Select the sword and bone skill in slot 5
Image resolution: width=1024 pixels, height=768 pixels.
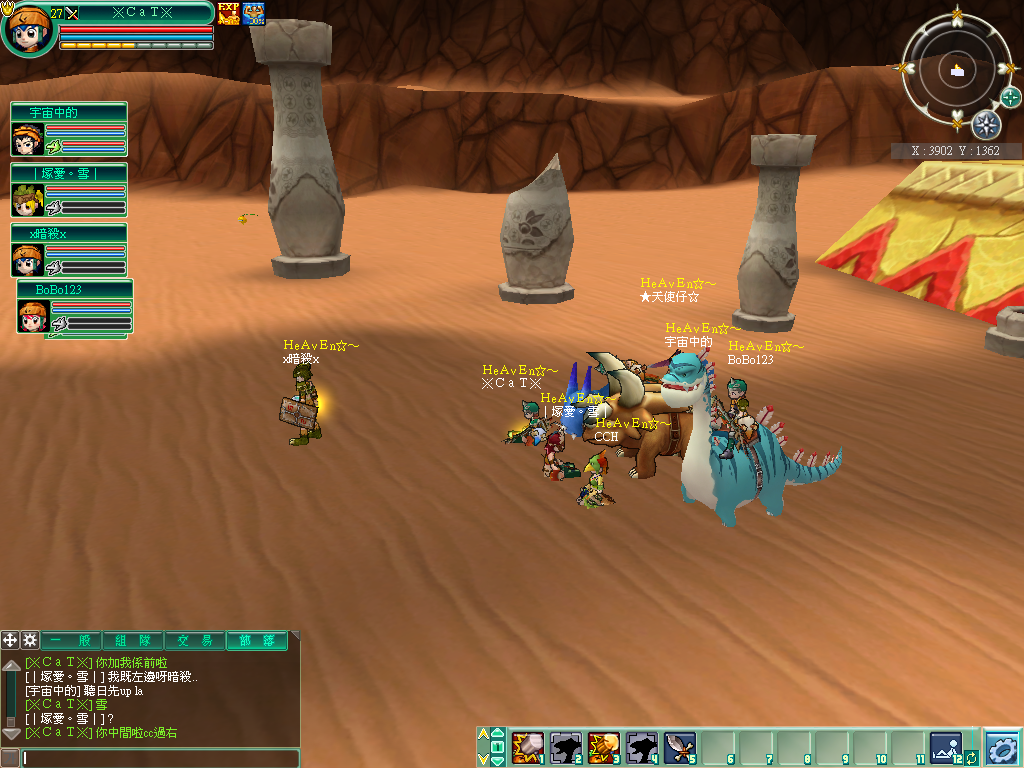[680, 747]
